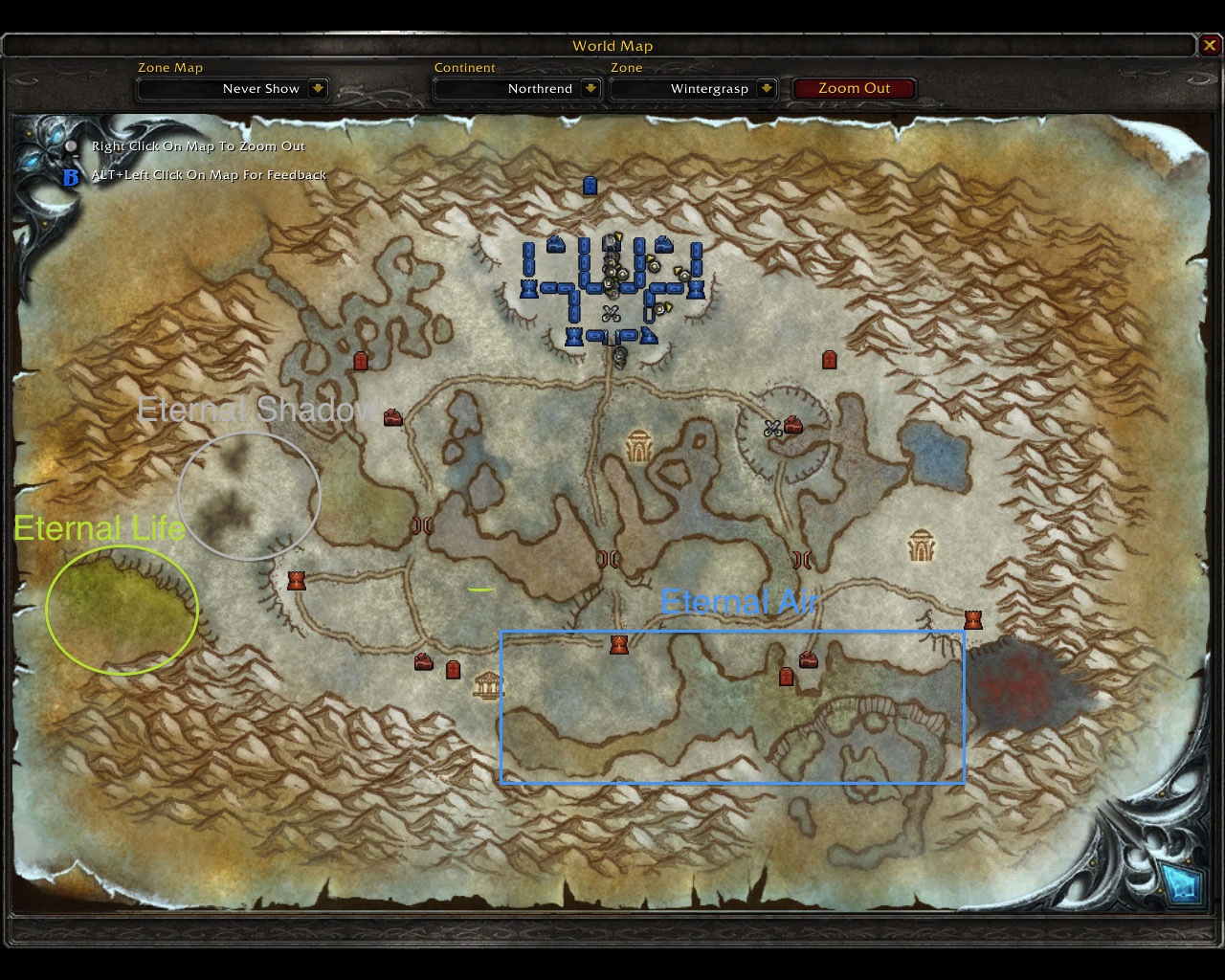The image size is (1225, 980).
Task: Click inside the gray Eternal Shadow circle
Action: 247,496
